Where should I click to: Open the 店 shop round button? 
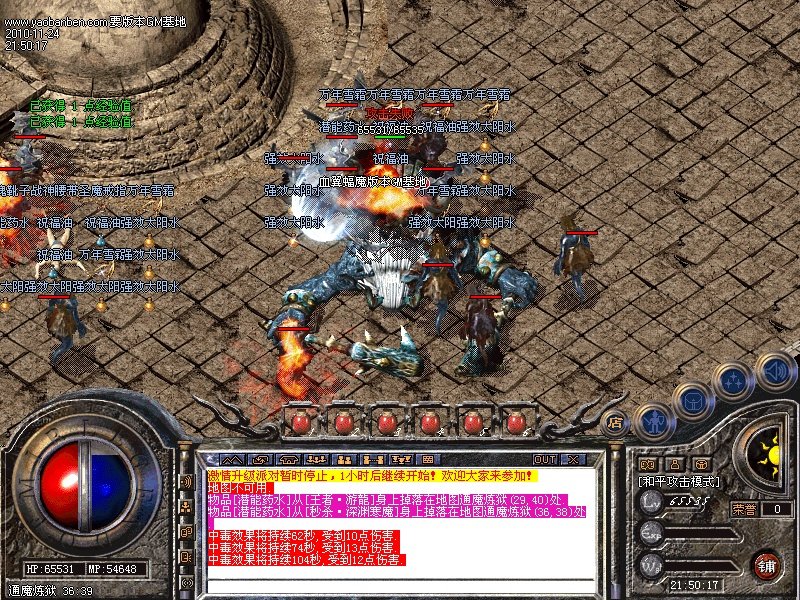click(615, 423)
